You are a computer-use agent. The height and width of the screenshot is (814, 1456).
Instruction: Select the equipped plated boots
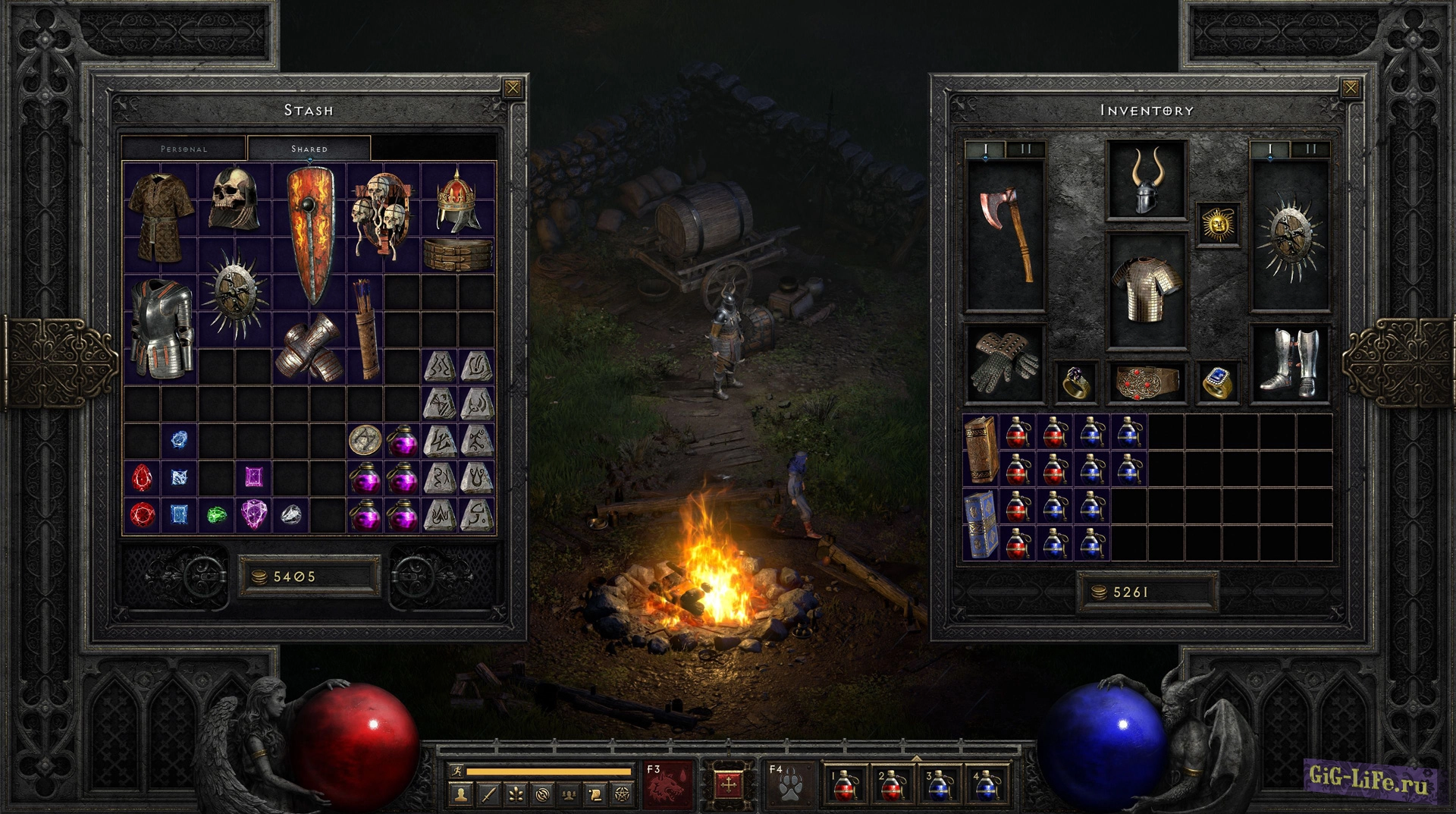click(x=1289, y=364)
